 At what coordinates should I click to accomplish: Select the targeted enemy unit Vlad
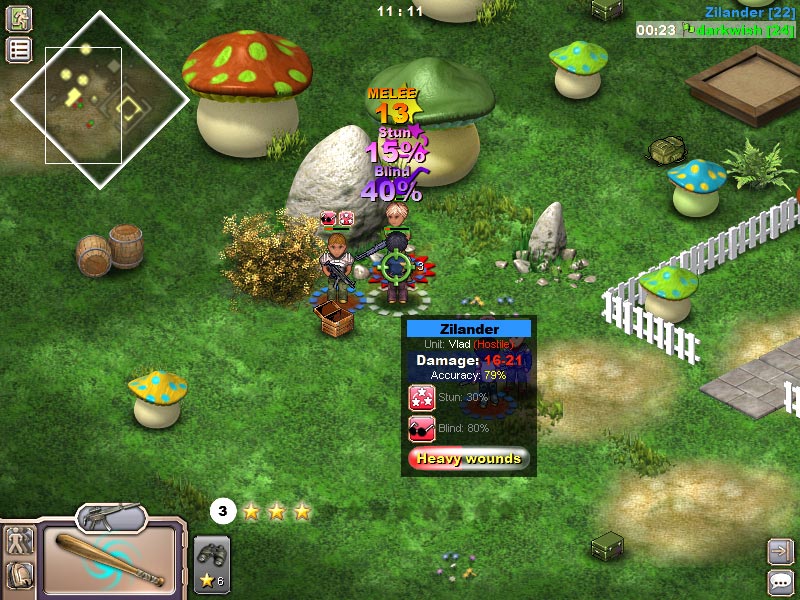(396, 266)
